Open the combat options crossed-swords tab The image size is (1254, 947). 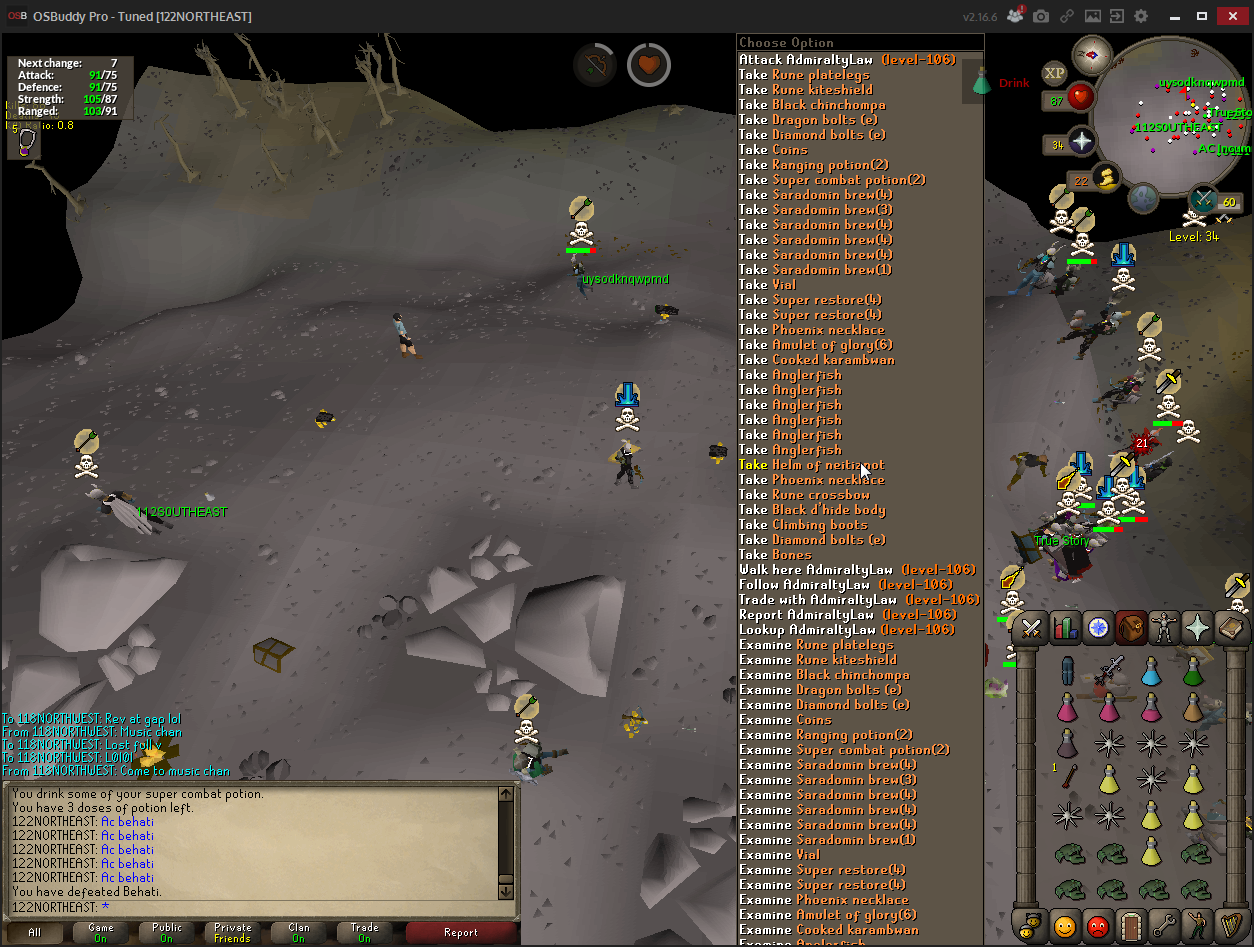(x=1031, y=628)
